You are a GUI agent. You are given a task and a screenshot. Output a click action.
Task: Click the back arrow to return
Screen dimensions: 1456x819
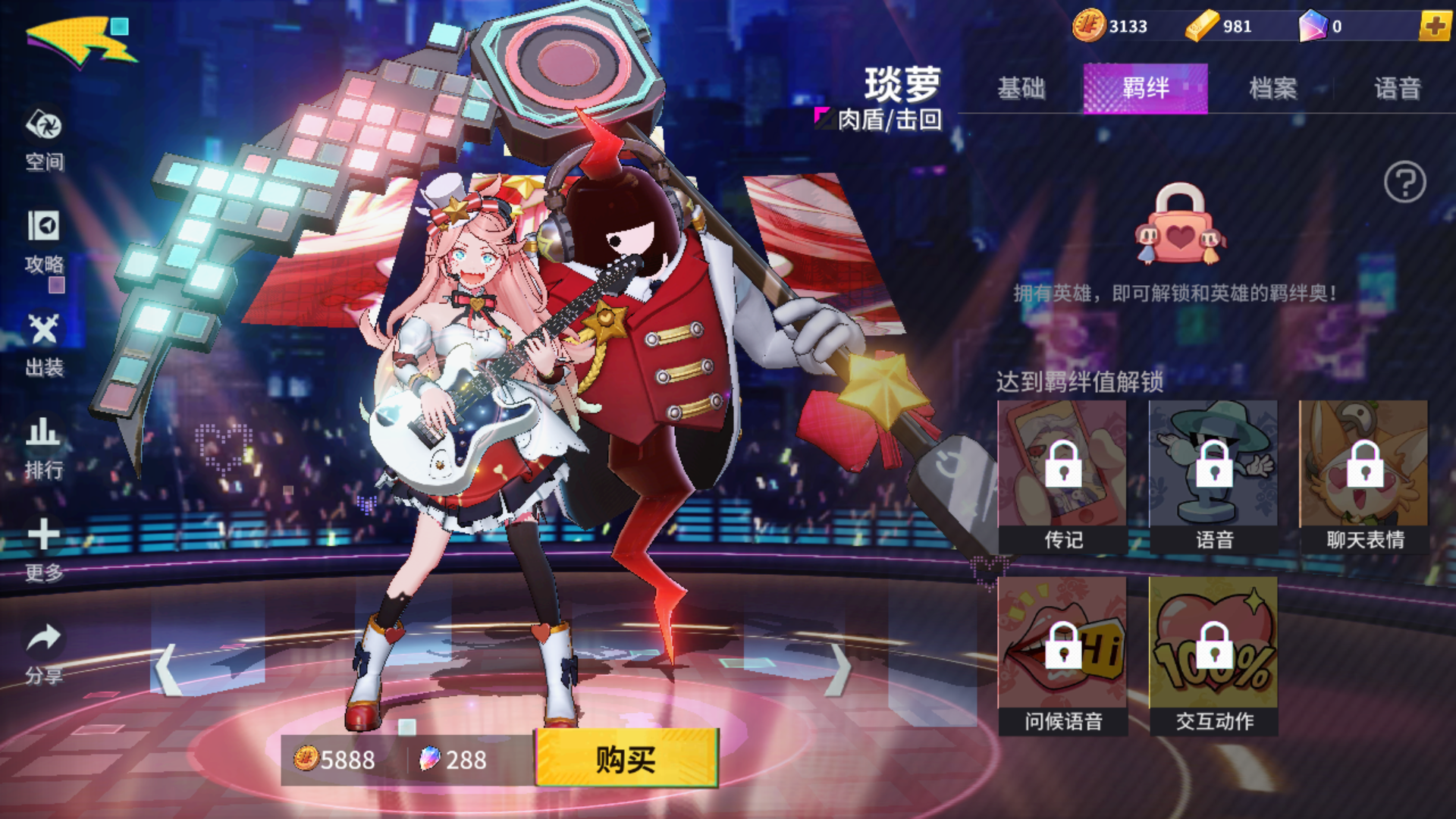(72, 38)
